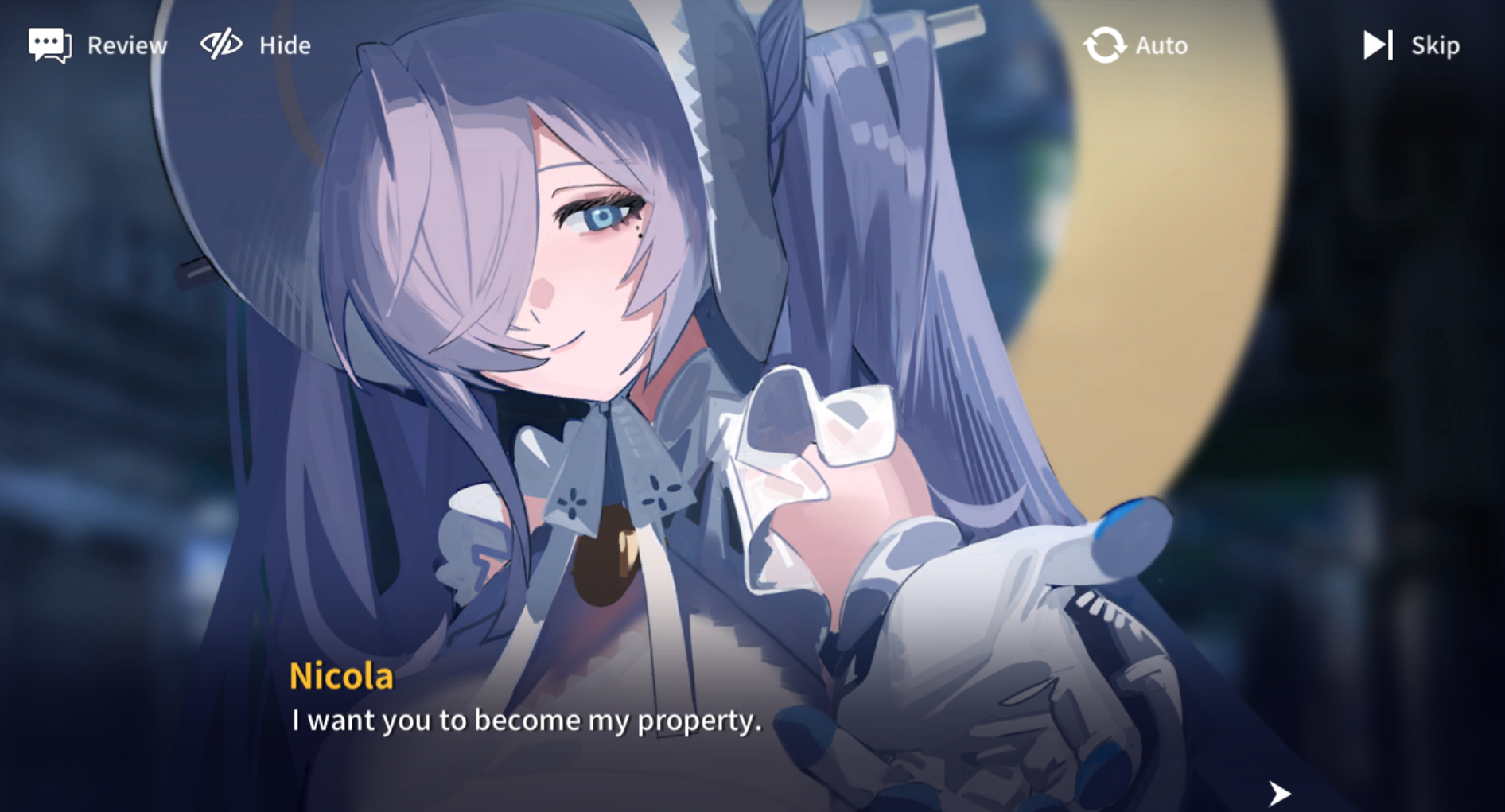Hide the dialogue interface
Screen dimensions: 1505x812
[x=255, y=45]
